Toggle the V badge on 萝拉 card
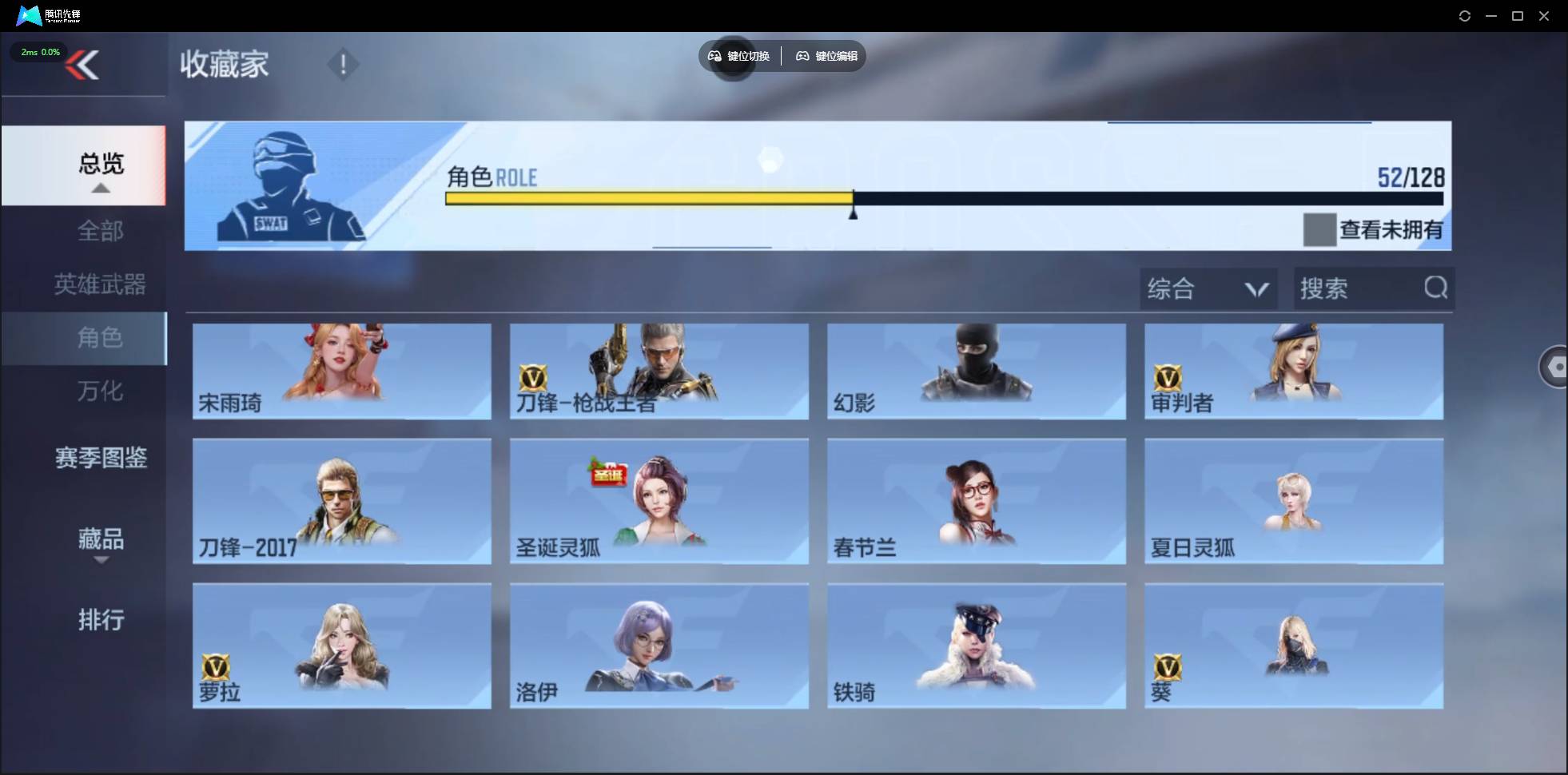Viewport: 1568px width, 775px height. pyautogui.click(x=217, y=666)
